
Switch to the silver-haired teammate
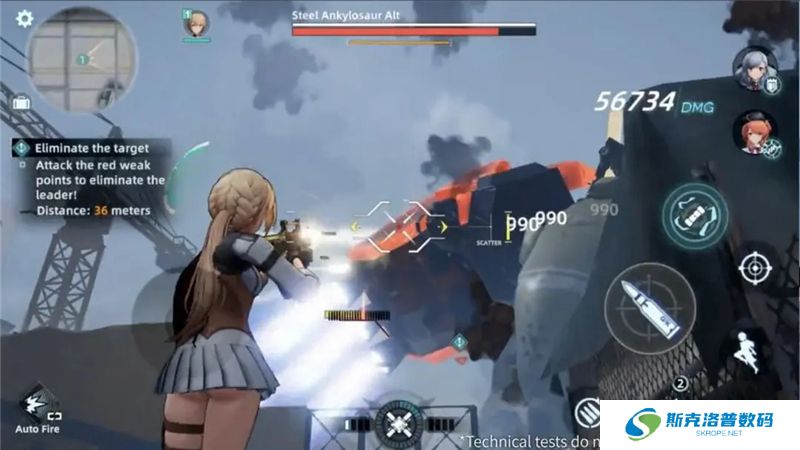click(x=755, y=68)
